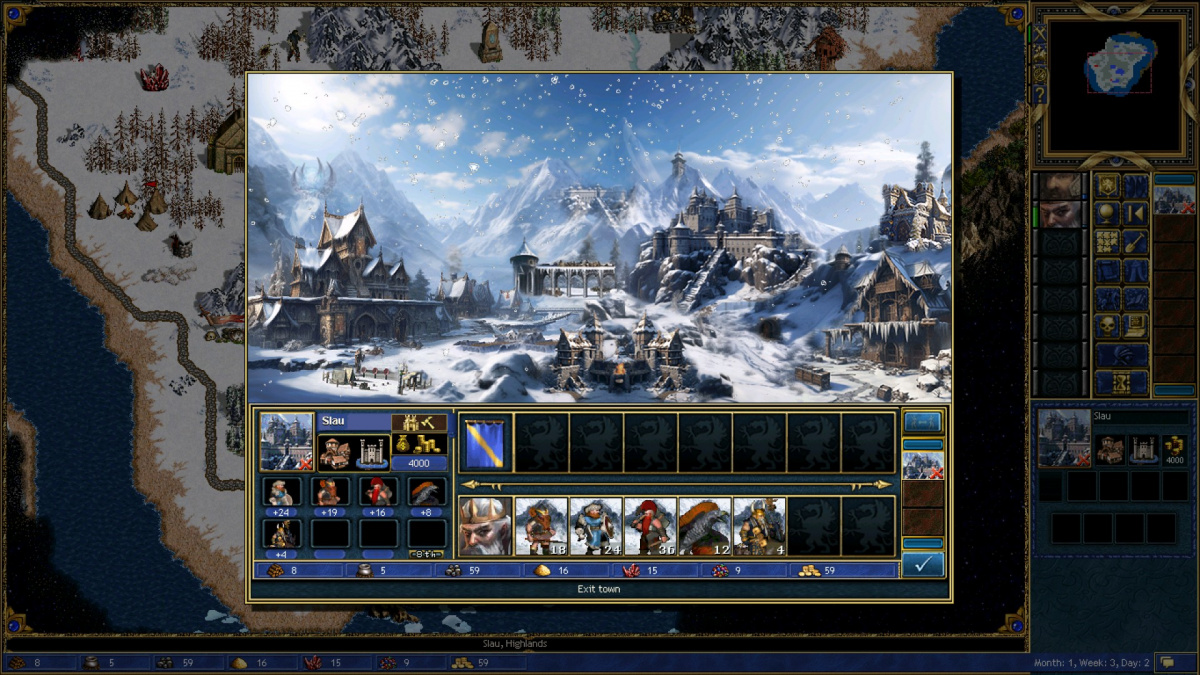Open the hall and hammer build icon
This screenshot has width=1200, height=675.
419,423
